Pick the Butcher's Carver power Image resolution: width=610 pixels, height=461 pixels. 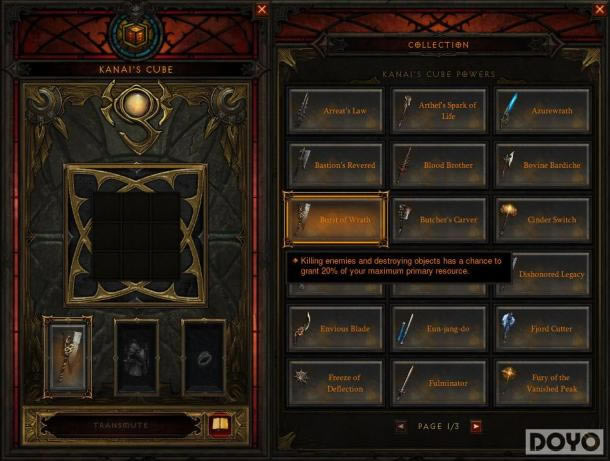438,219
